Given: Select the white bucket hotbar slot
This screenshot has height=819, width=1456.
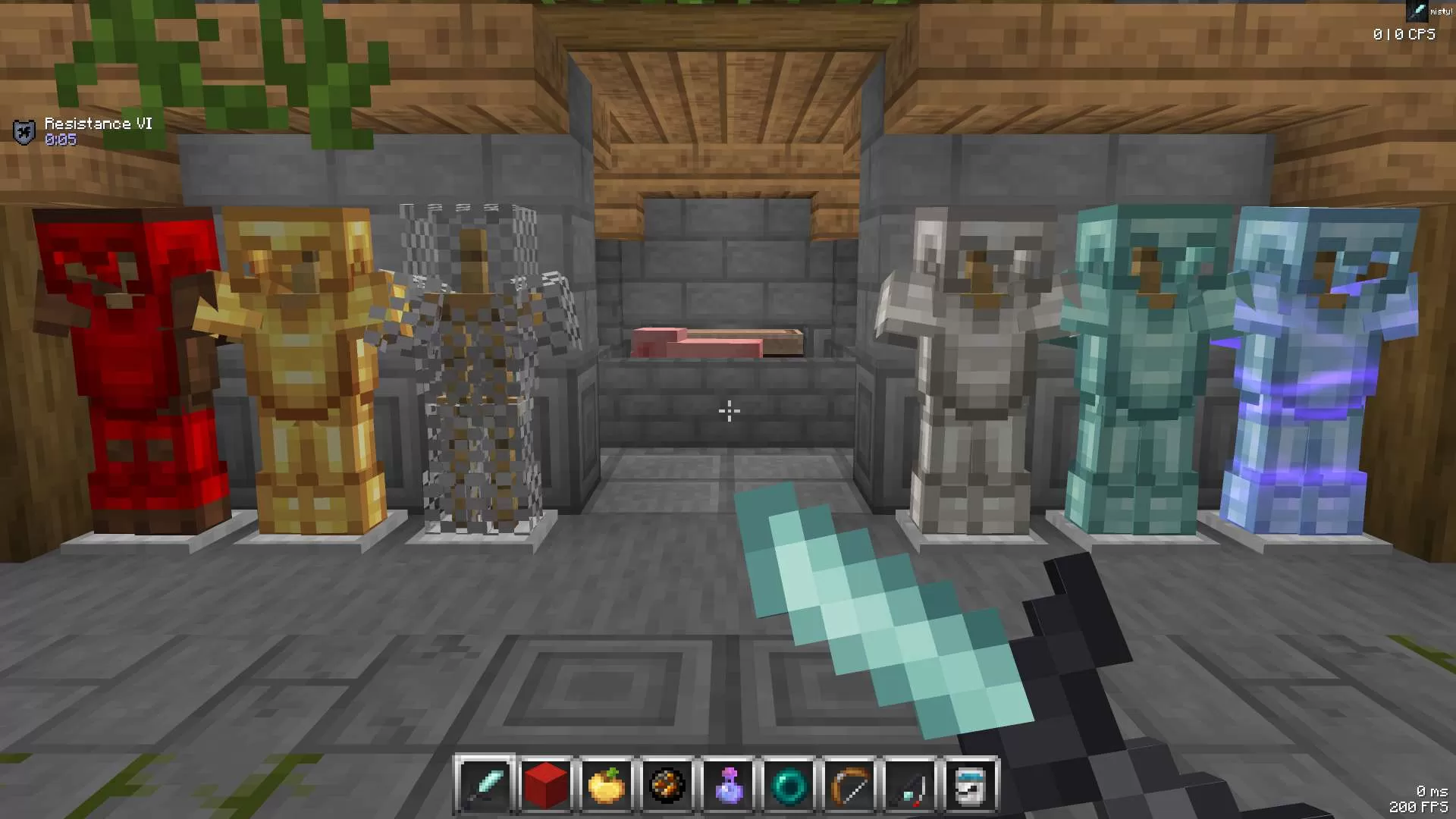Looking at the screenshot, I should click(971, 786).
